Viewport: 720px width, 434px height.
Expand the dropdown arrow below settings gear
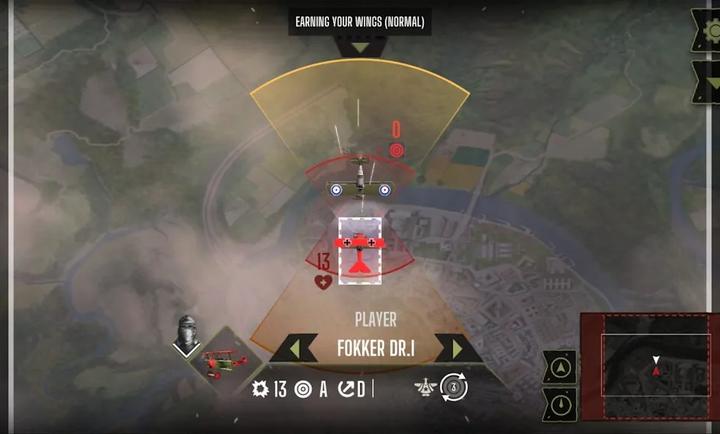point(706,82)
